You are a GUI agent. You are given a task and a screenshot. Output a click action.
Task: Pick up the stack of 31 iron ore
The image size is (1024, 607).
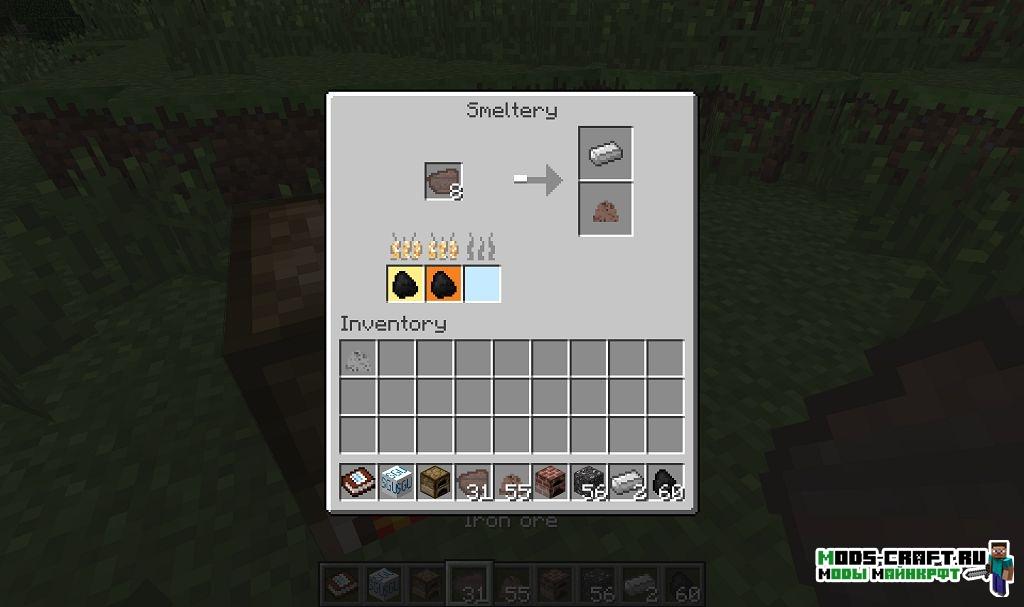[x=473, y=482]
